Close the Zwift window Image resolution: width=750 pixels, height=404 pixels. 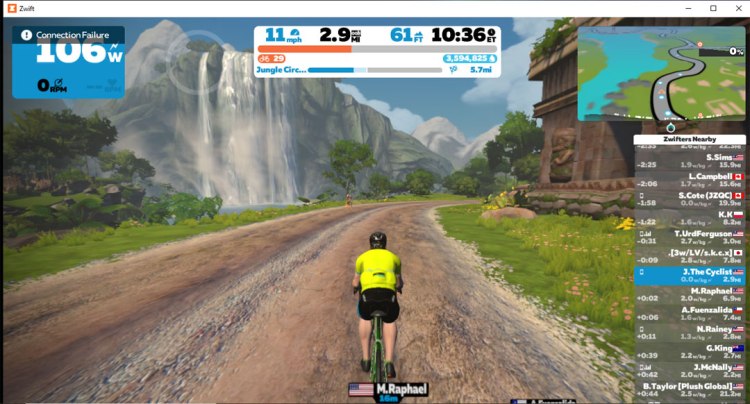point(734,8)
